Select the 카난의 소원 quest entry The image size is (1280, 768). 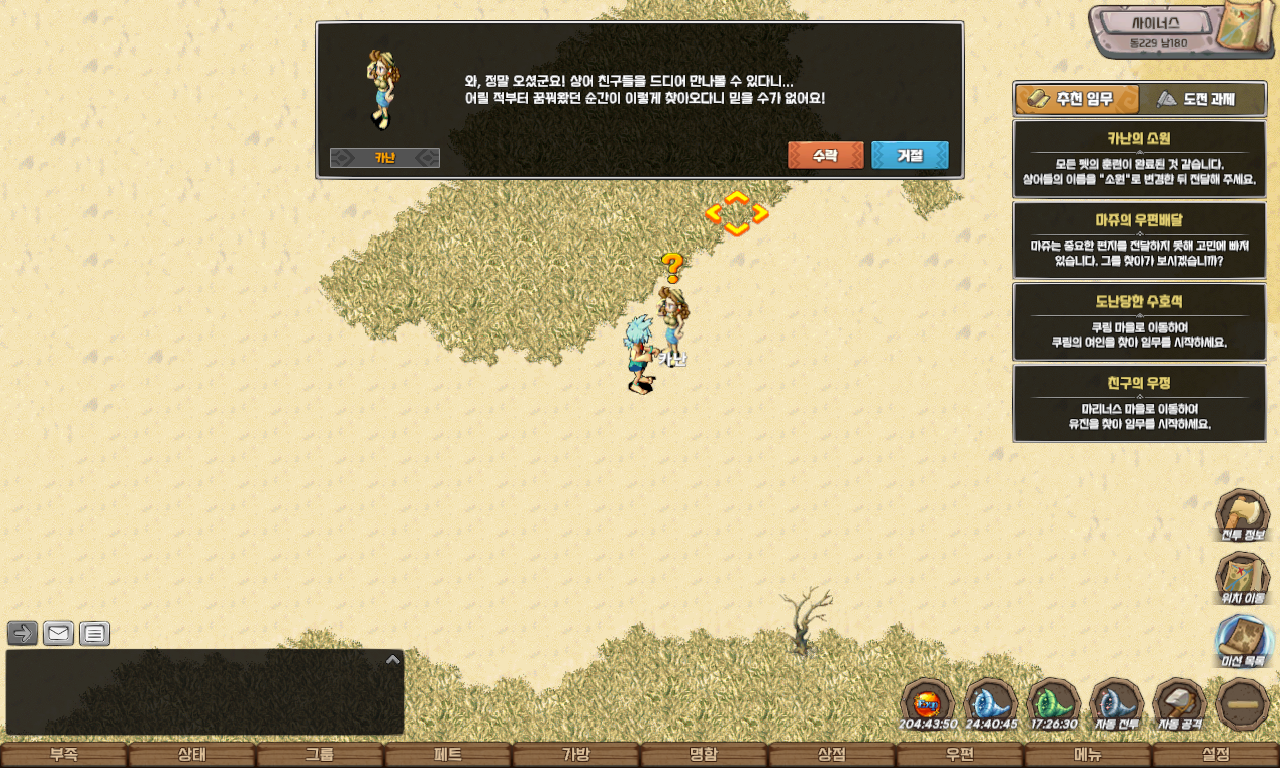(x=1139, y=159)
